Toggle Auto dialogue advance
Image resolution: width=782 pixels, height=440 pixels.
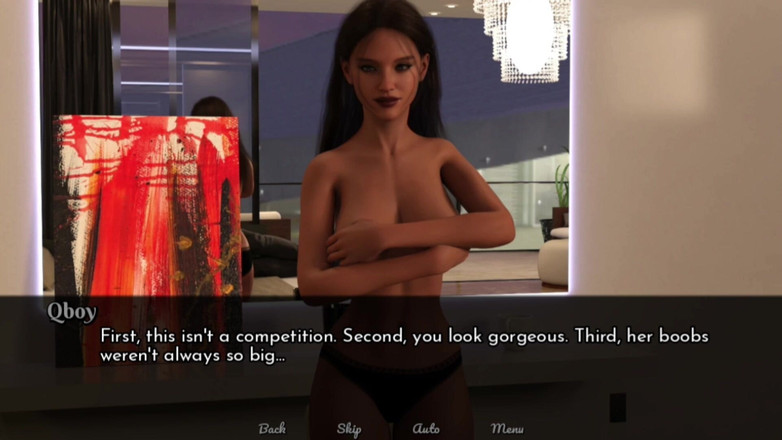tap(426, 428)
